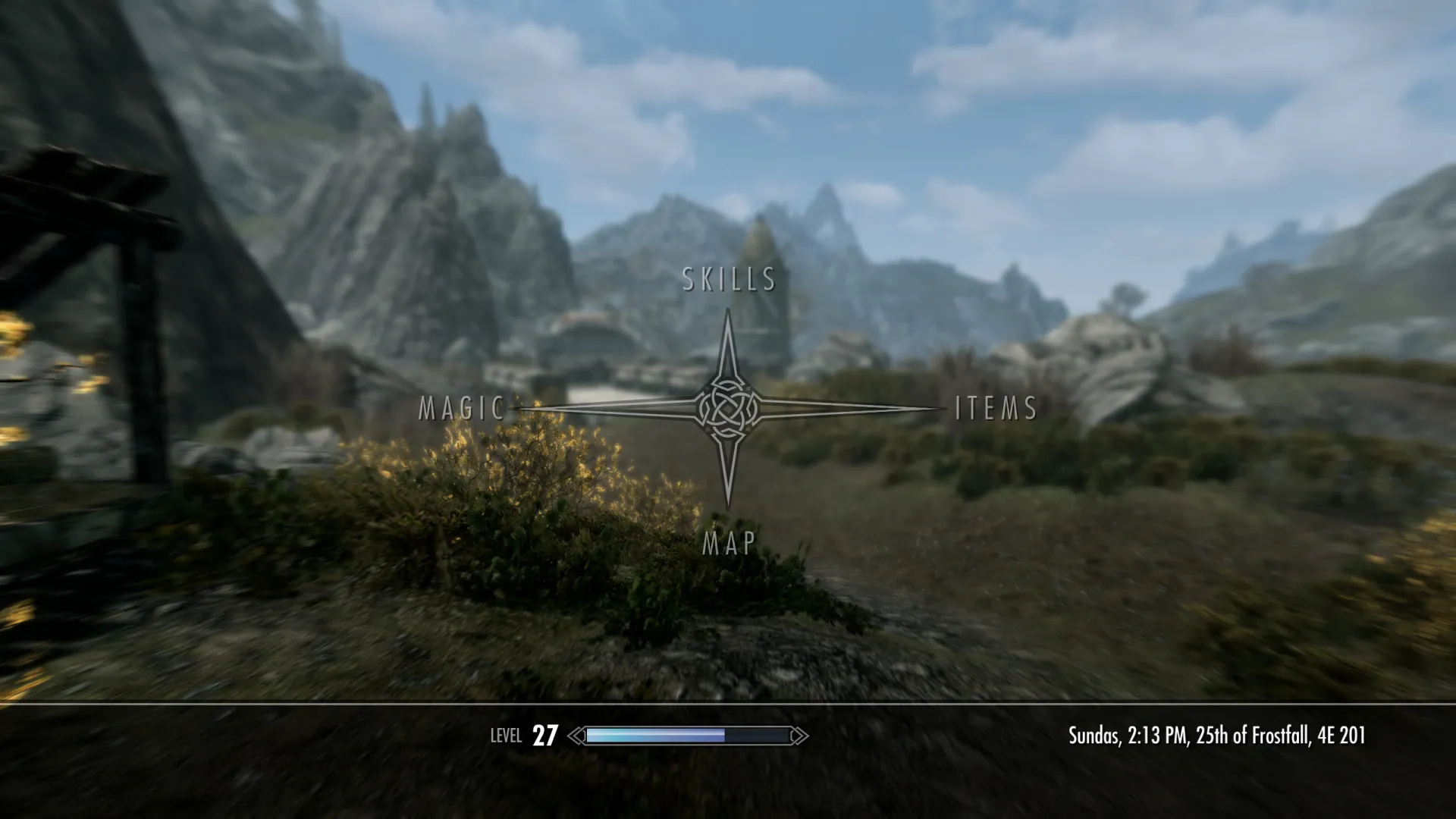Image resolution: width=1456 pixels, height=819 pixels.
Task: Open the Map screen
Action: pyautogui.click(x=729, y=543)
